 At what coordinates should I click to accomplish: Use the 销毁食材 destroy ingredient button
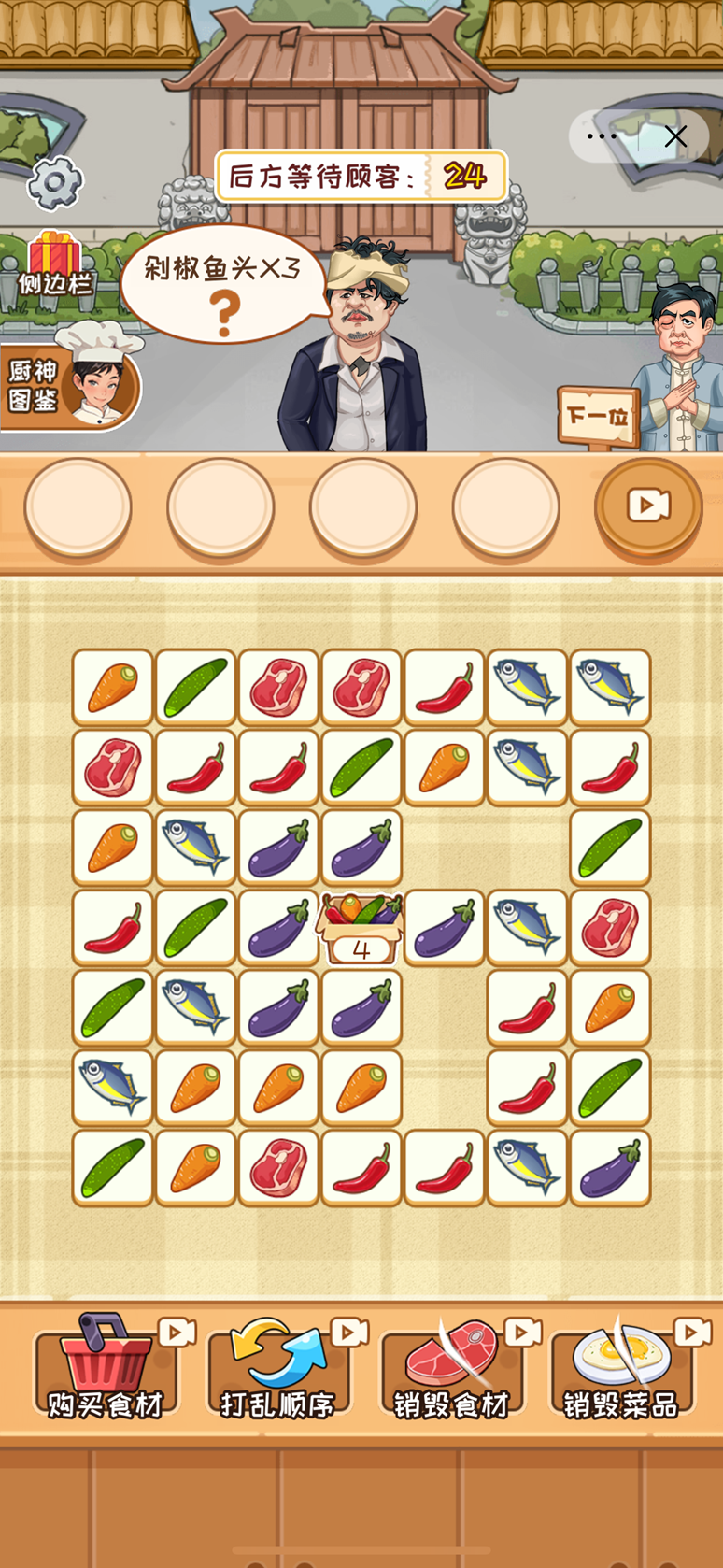click(x=452, y=1368)
